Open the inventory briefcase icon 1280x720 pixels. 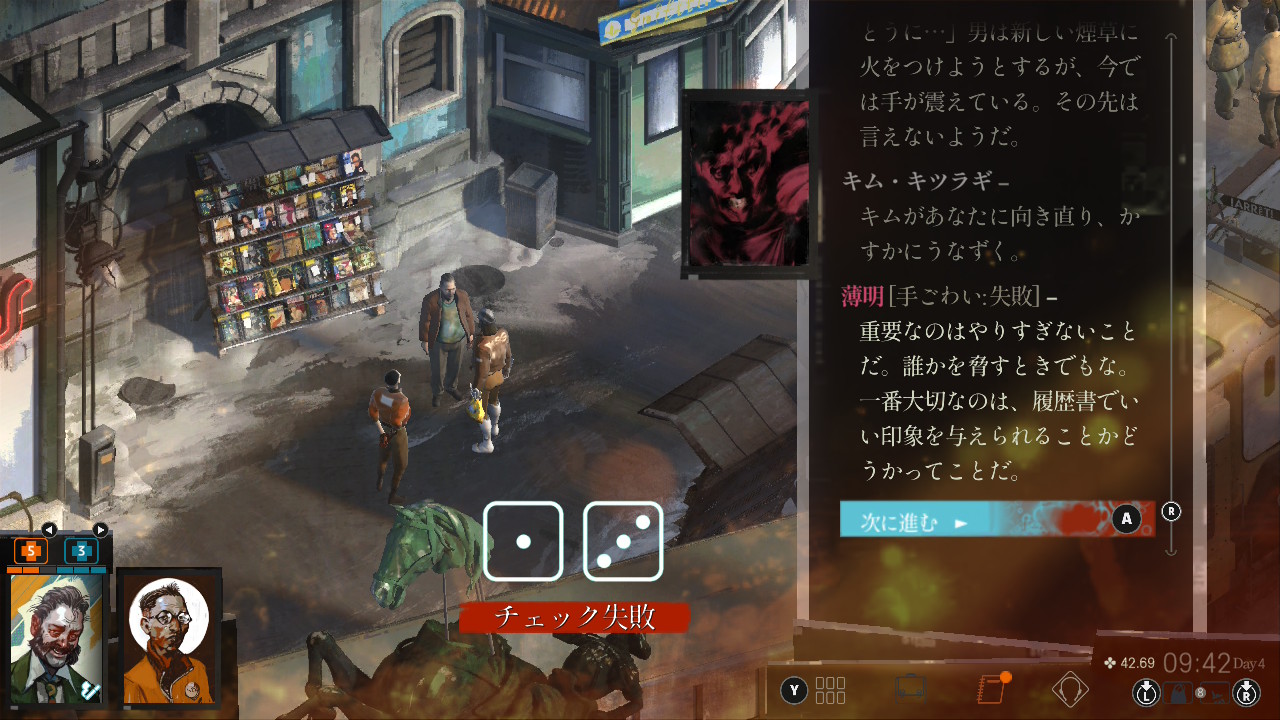tap(910, 689)
